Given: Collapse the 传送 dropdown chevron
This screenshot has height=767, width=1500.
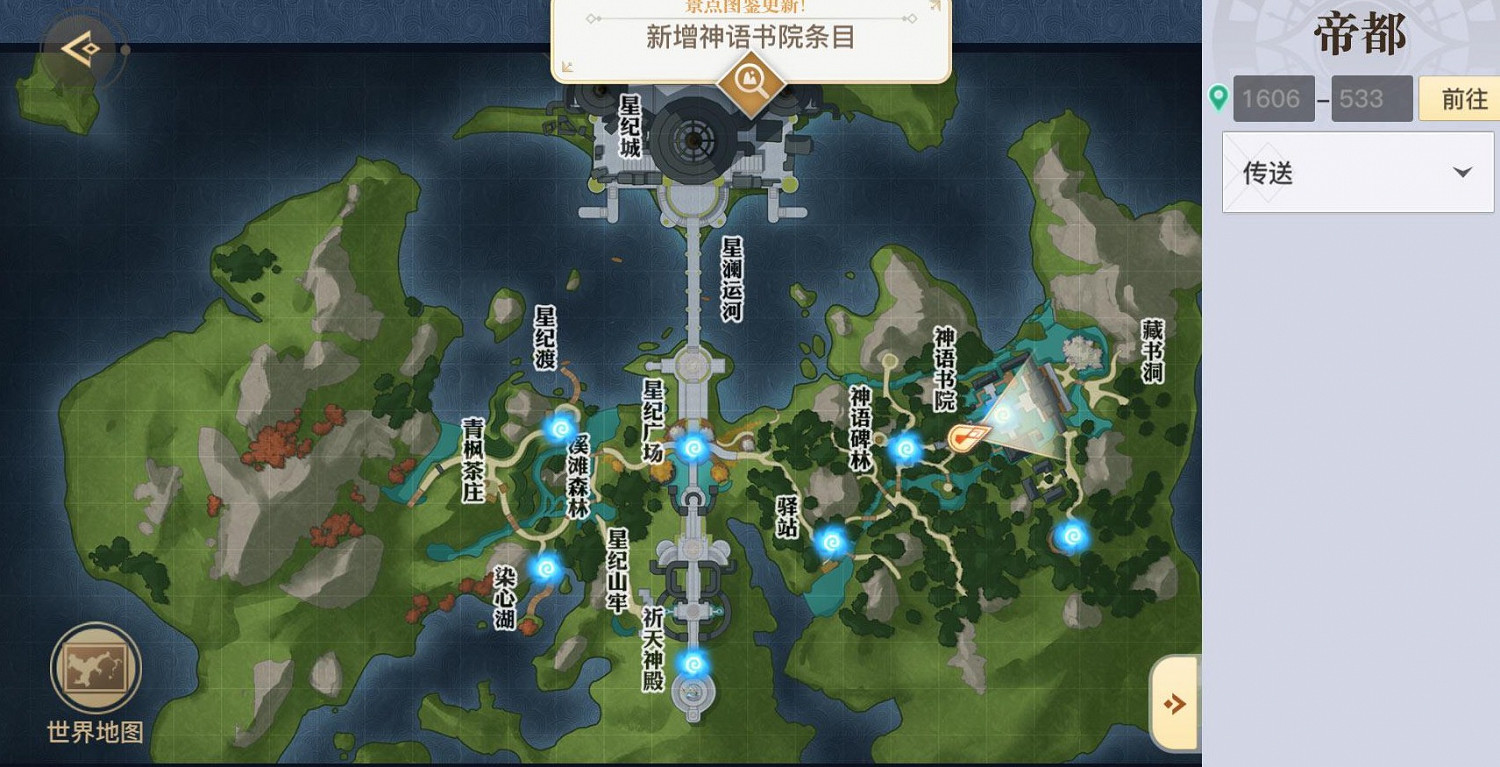Looking at the screenshot, I should [x=1463, y=171].
